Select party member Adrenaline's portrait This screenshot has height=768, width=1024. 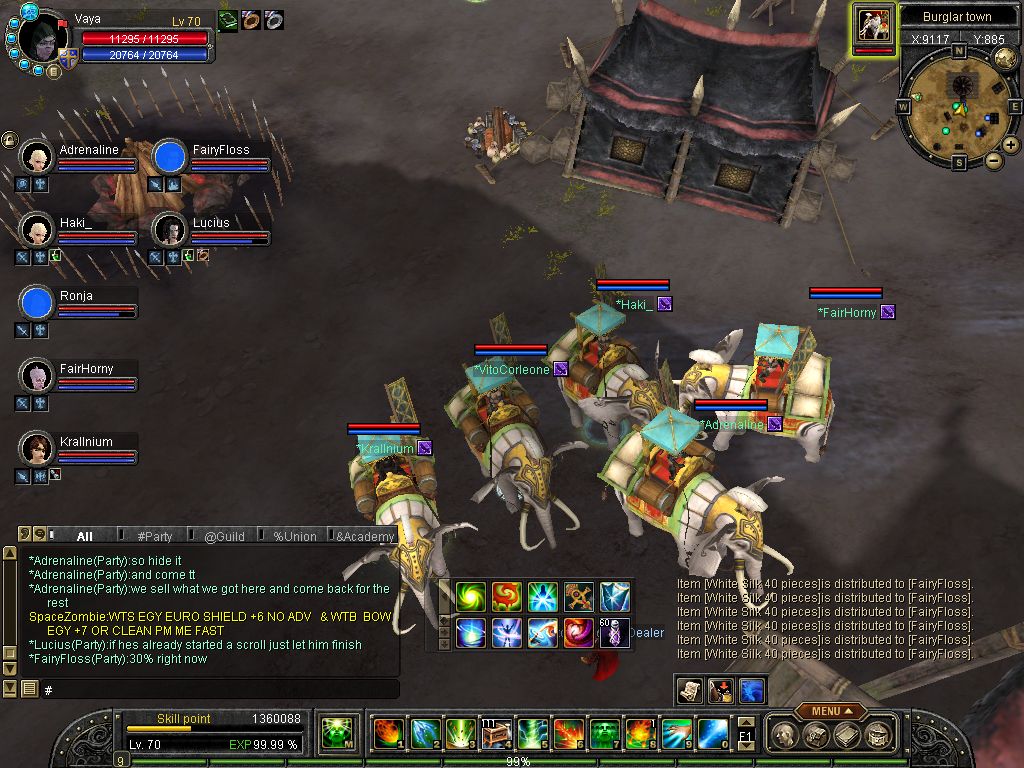(38, 156)
